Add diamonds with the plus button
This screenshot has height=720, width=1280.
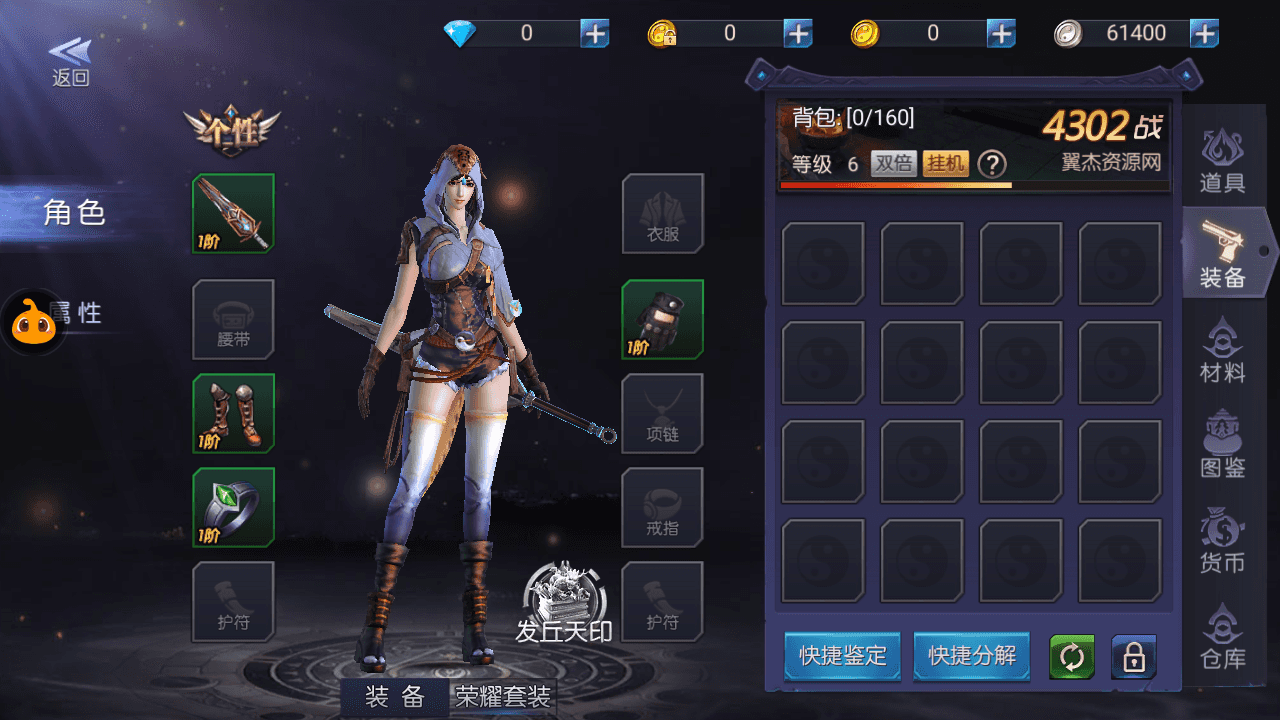pos(595,33)
